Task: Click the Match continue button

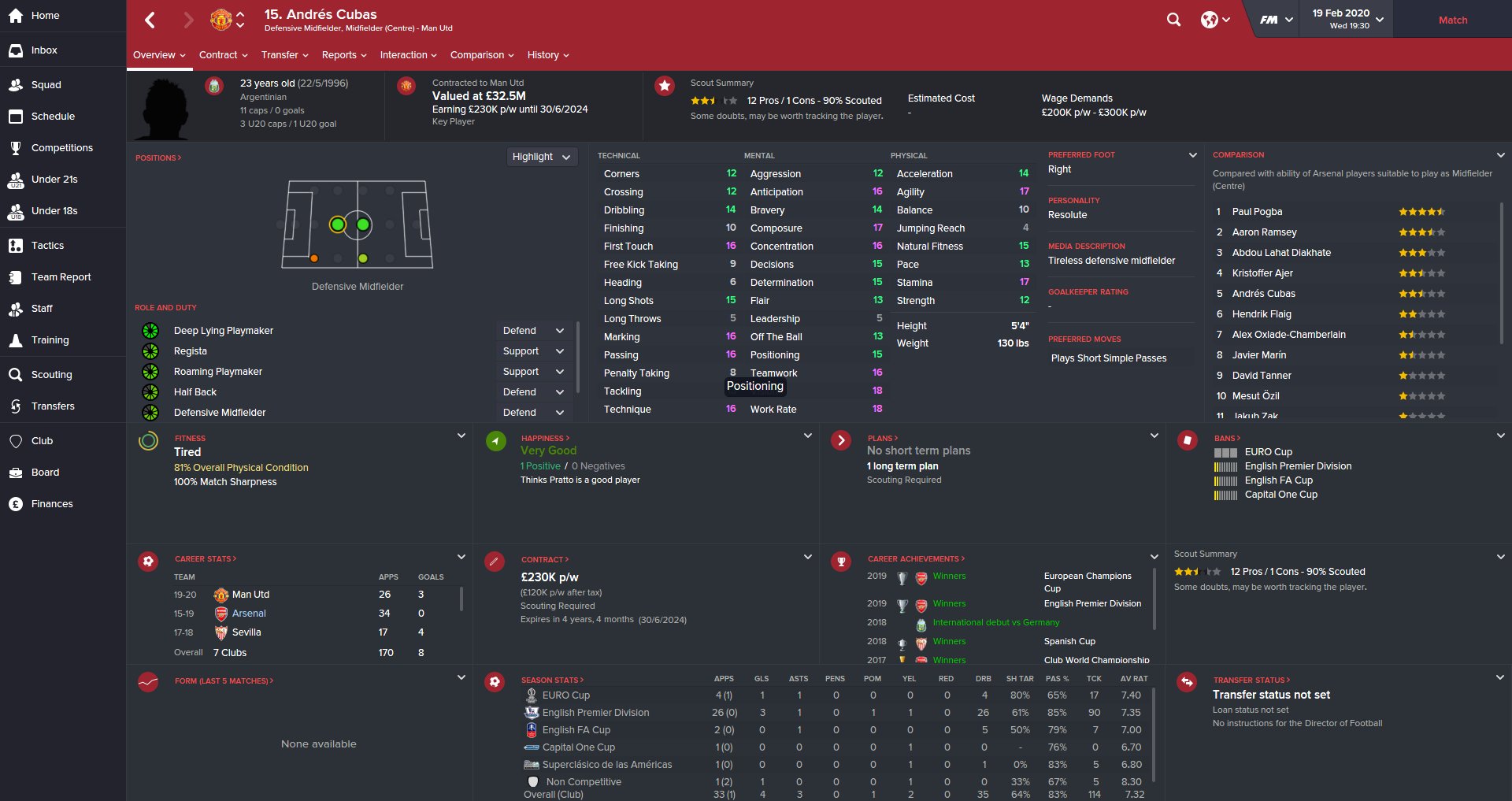Action: tap(1452, 20)
